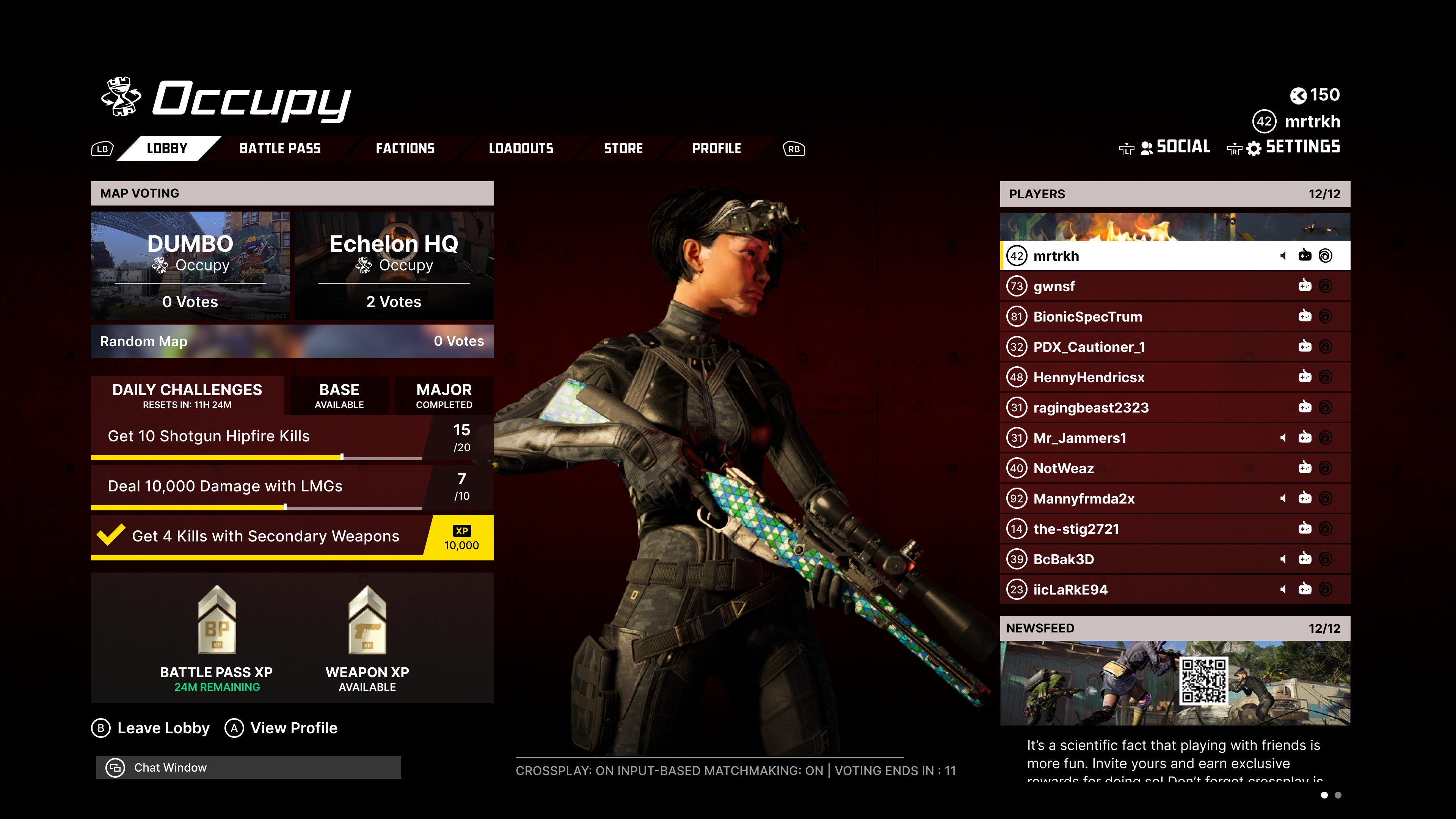The image size is (1456, 819).
Task: Open the Chat Window field
Action: tap(249, 767)
